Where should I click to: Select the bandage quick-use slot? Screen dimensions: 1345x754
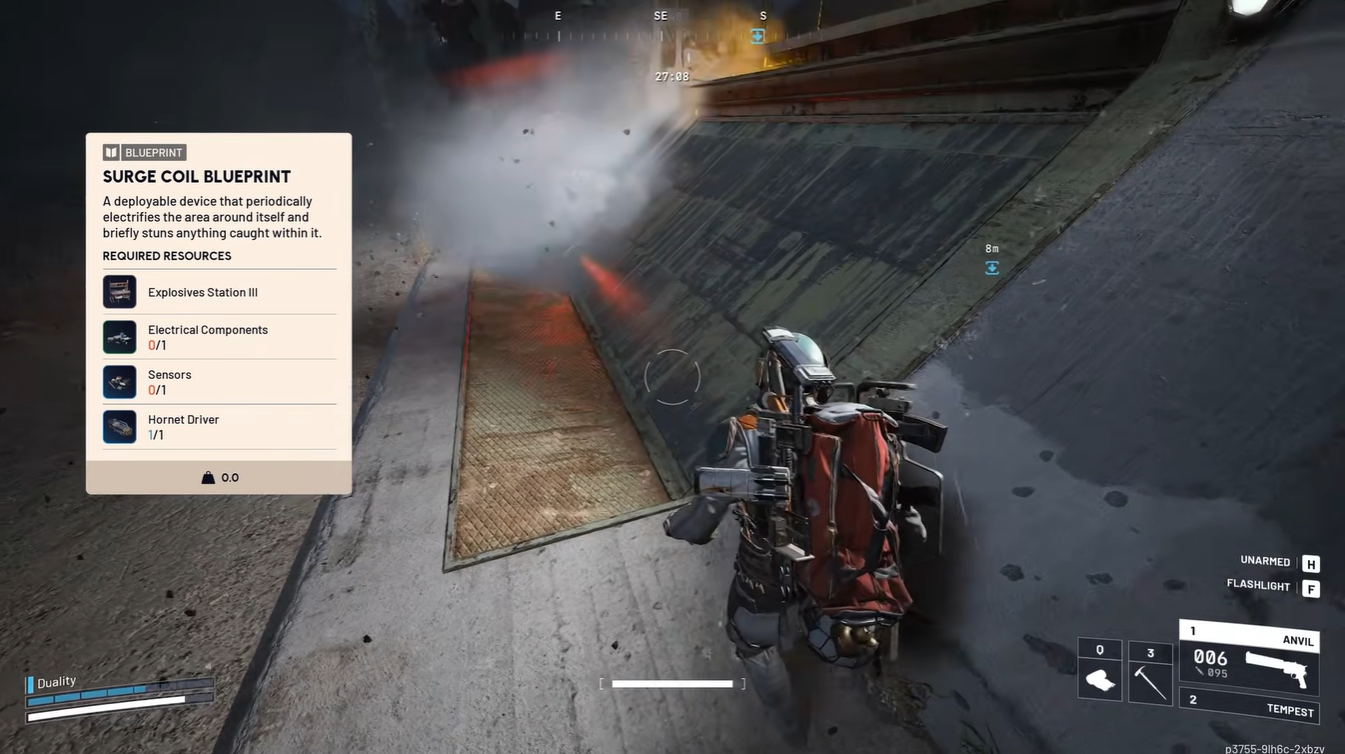1100,670
